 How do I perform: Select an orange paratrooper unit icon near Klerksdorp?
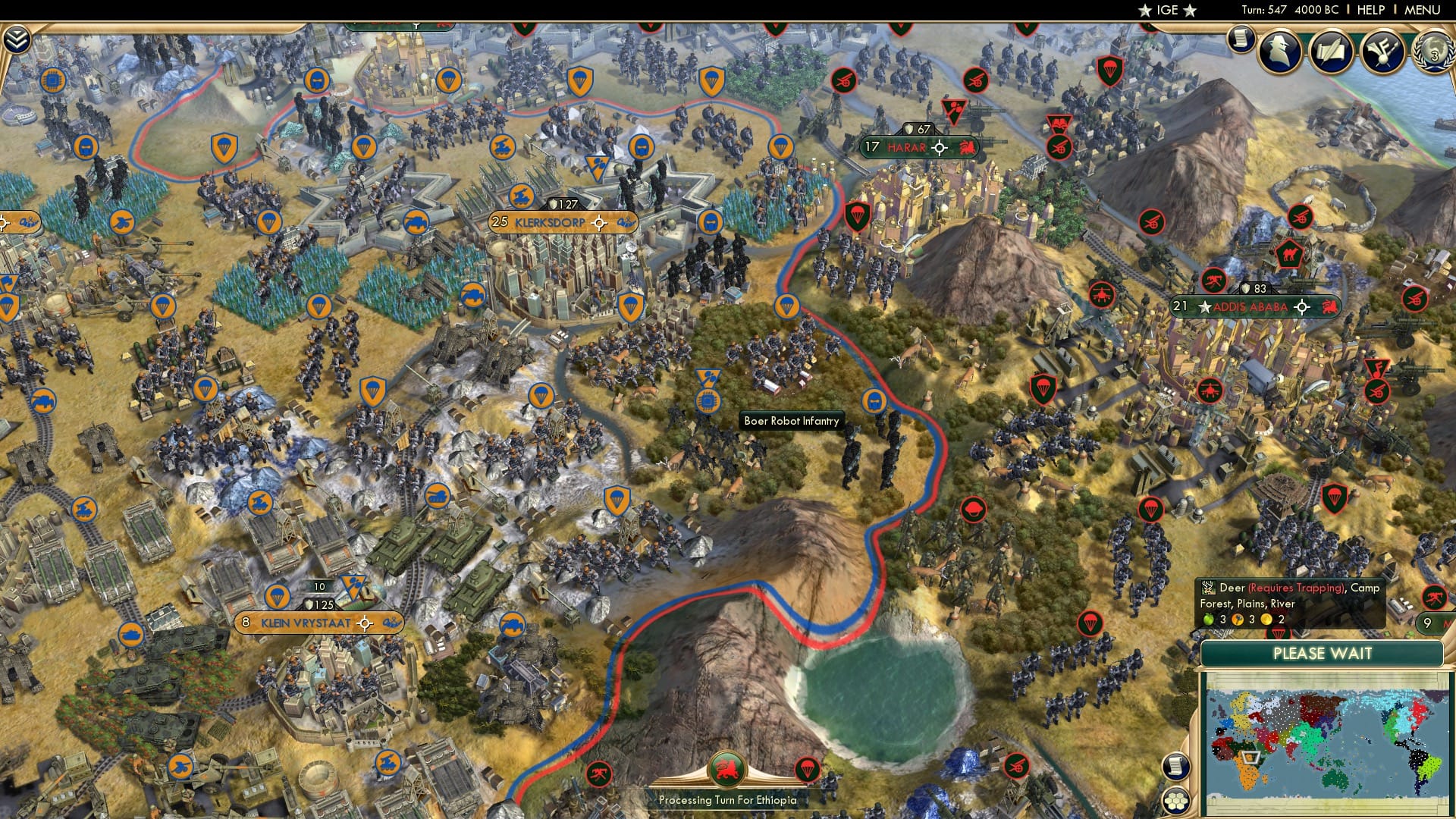tap(630, 305)
